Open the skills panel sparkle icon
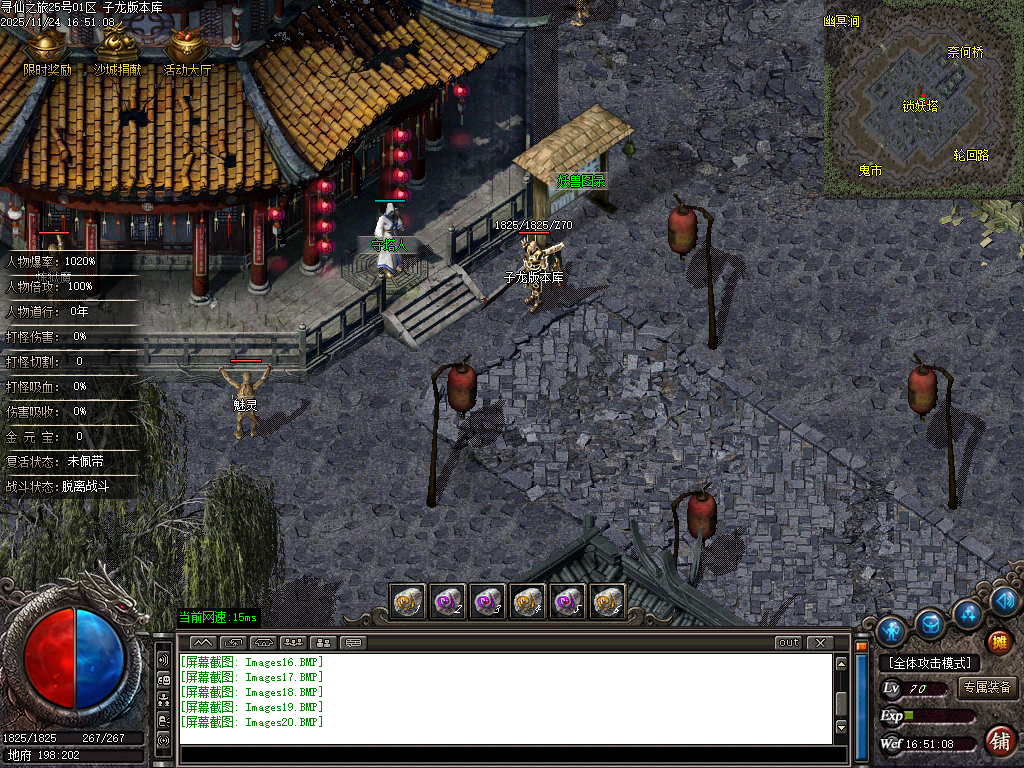 (x=968, y=612)
